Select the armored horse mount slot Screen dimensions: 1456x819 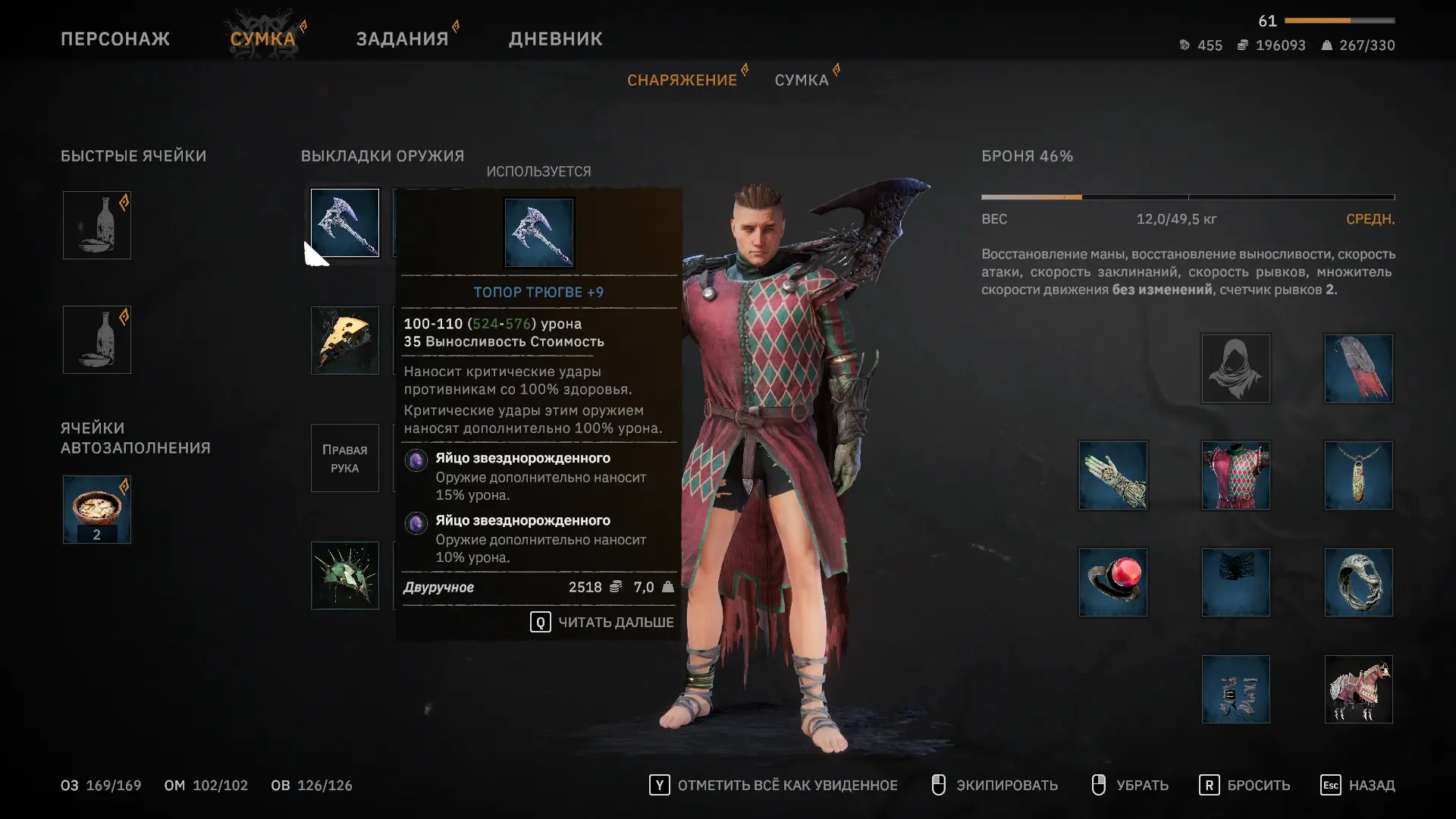[x=1358, y=689]
